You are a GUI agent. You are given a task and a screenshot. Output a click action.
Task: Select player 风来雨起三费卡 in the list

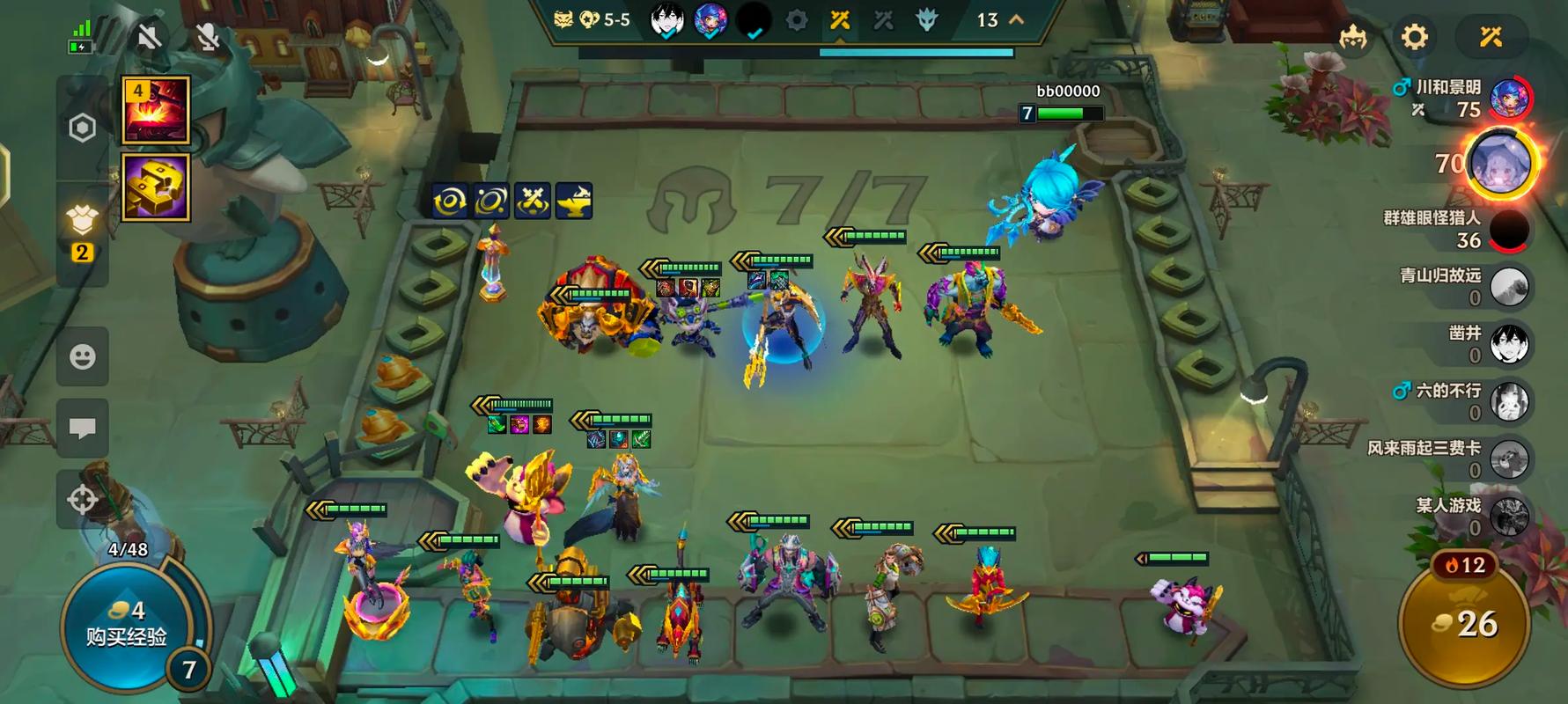coord(1509,459)
